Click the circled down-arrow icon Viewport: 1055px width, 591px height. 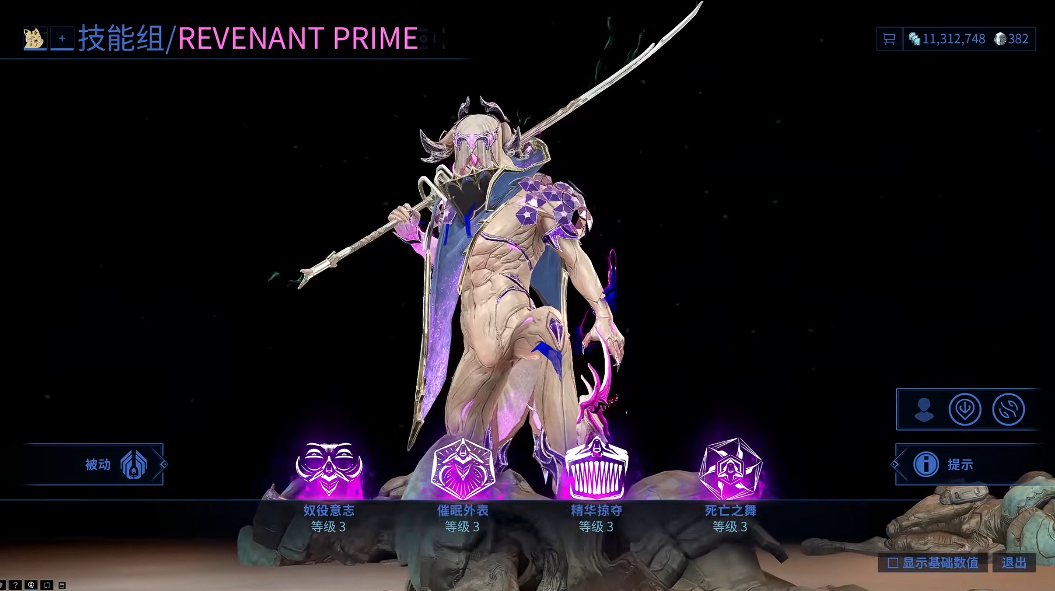coord(965,409)
